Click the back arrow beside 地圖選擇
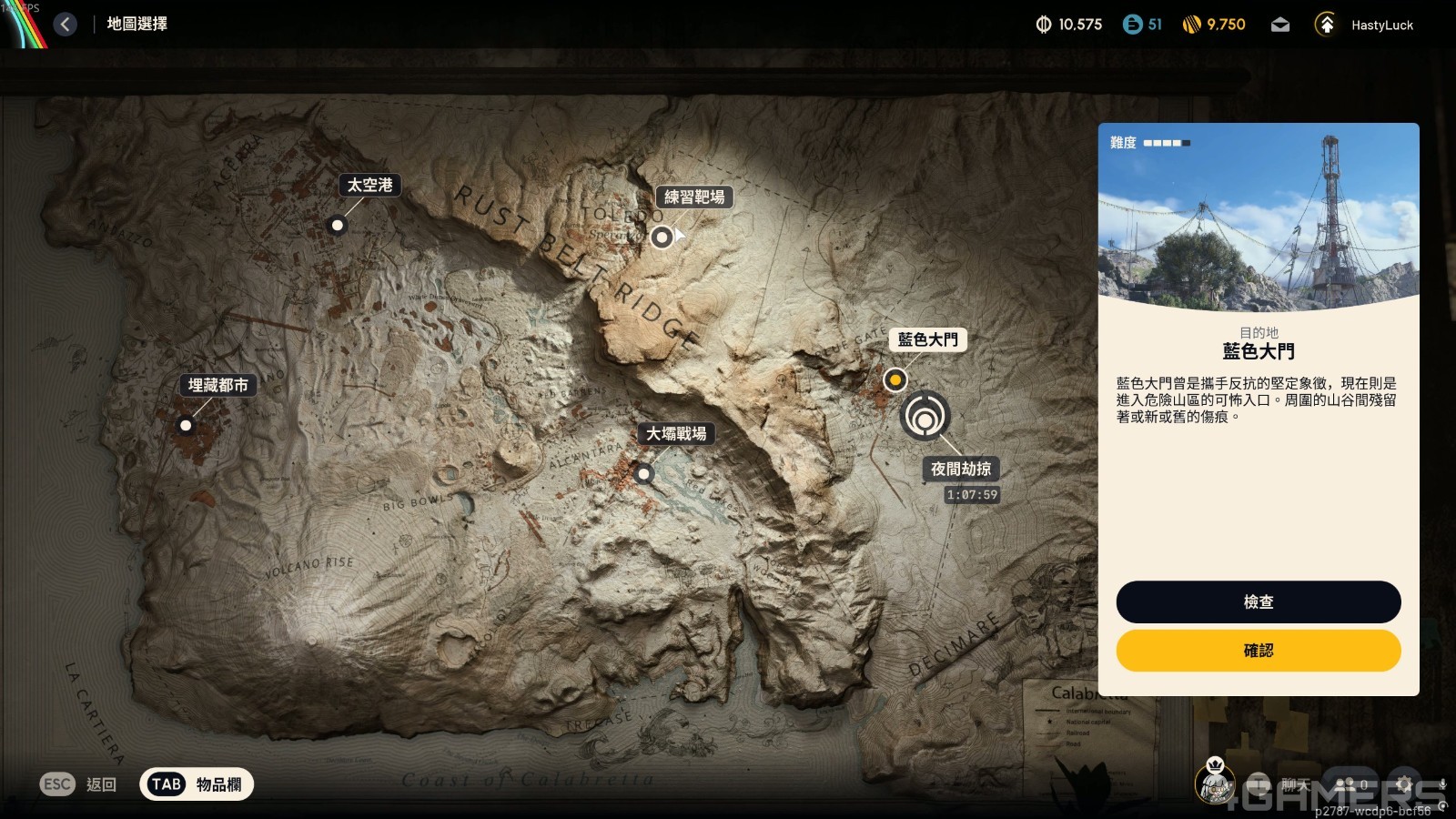 click(64, 24)
